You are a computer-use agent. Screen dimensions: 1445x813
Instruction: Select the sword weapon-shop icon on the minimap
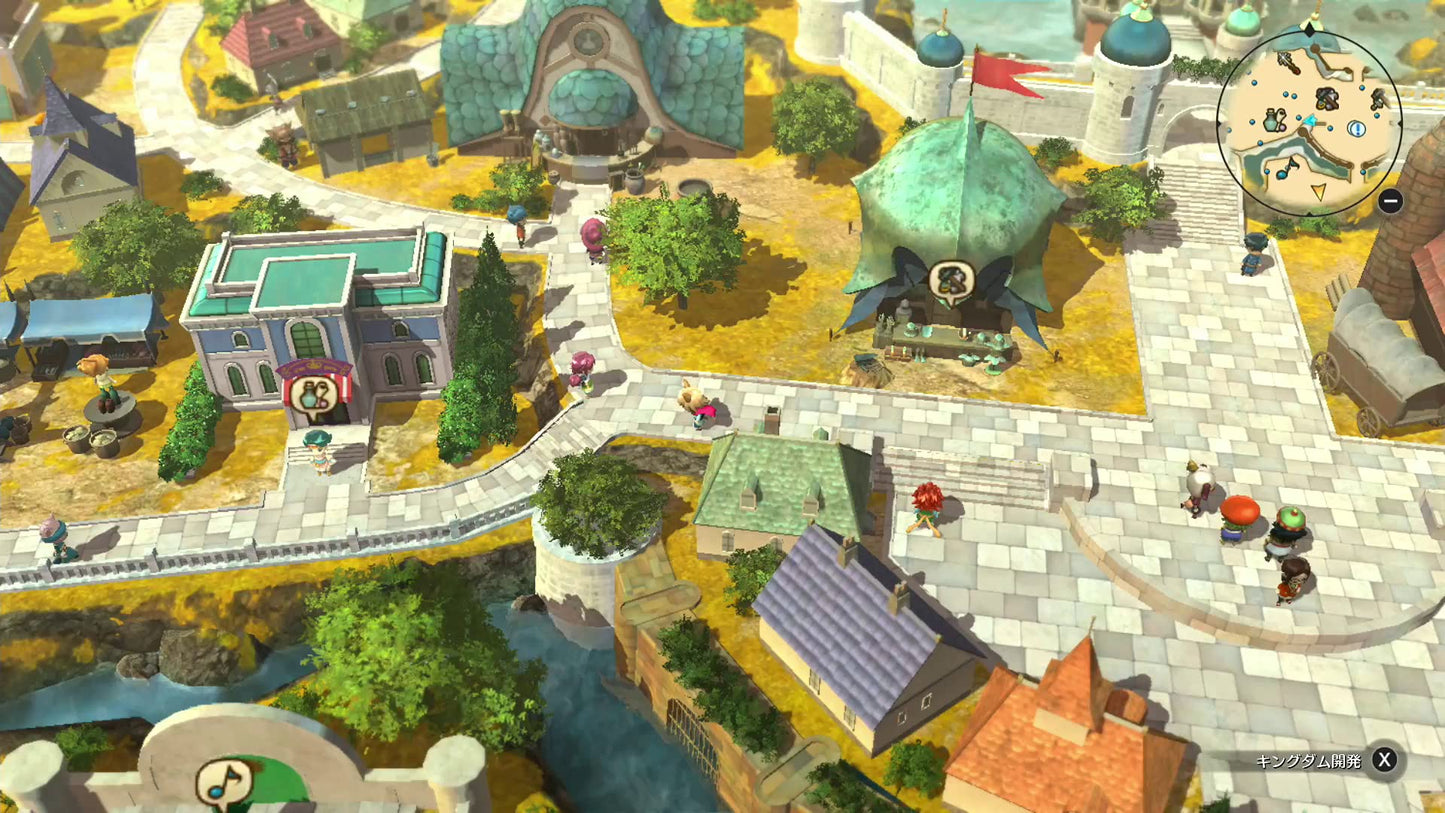pos(1288,62)
